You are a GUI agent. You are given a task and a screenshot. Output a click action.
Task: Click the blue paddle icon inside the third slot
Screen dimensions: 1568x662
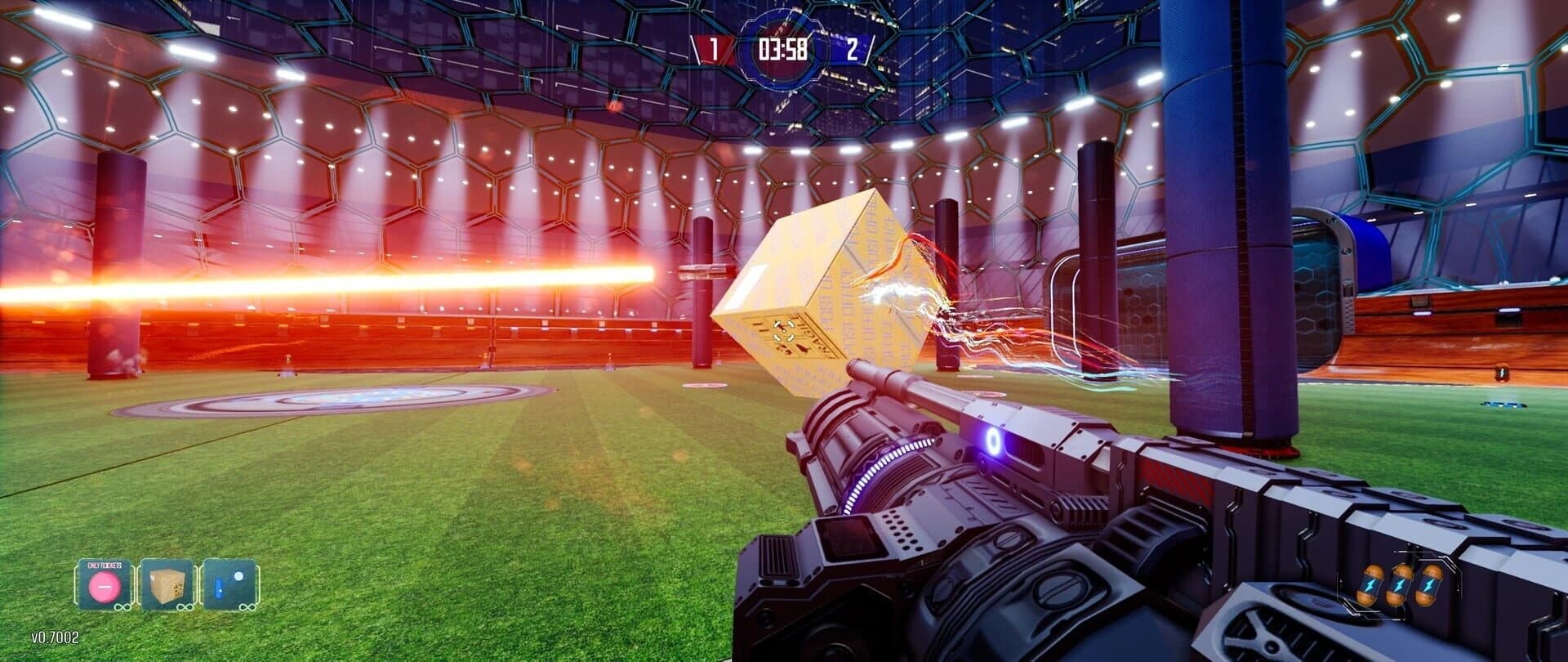[219, 588]
